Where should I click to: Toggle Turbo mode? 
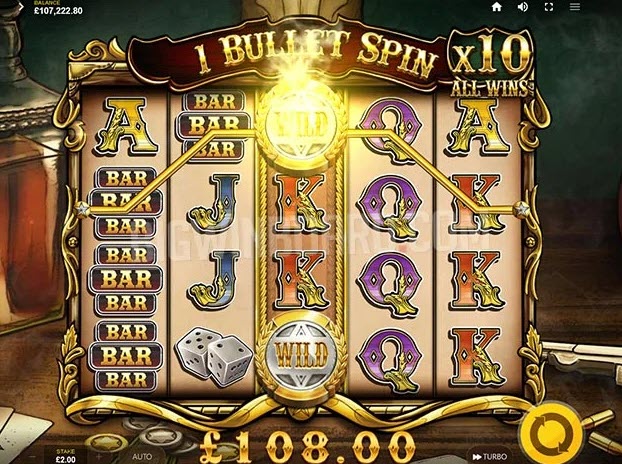[x=487, y=455]
